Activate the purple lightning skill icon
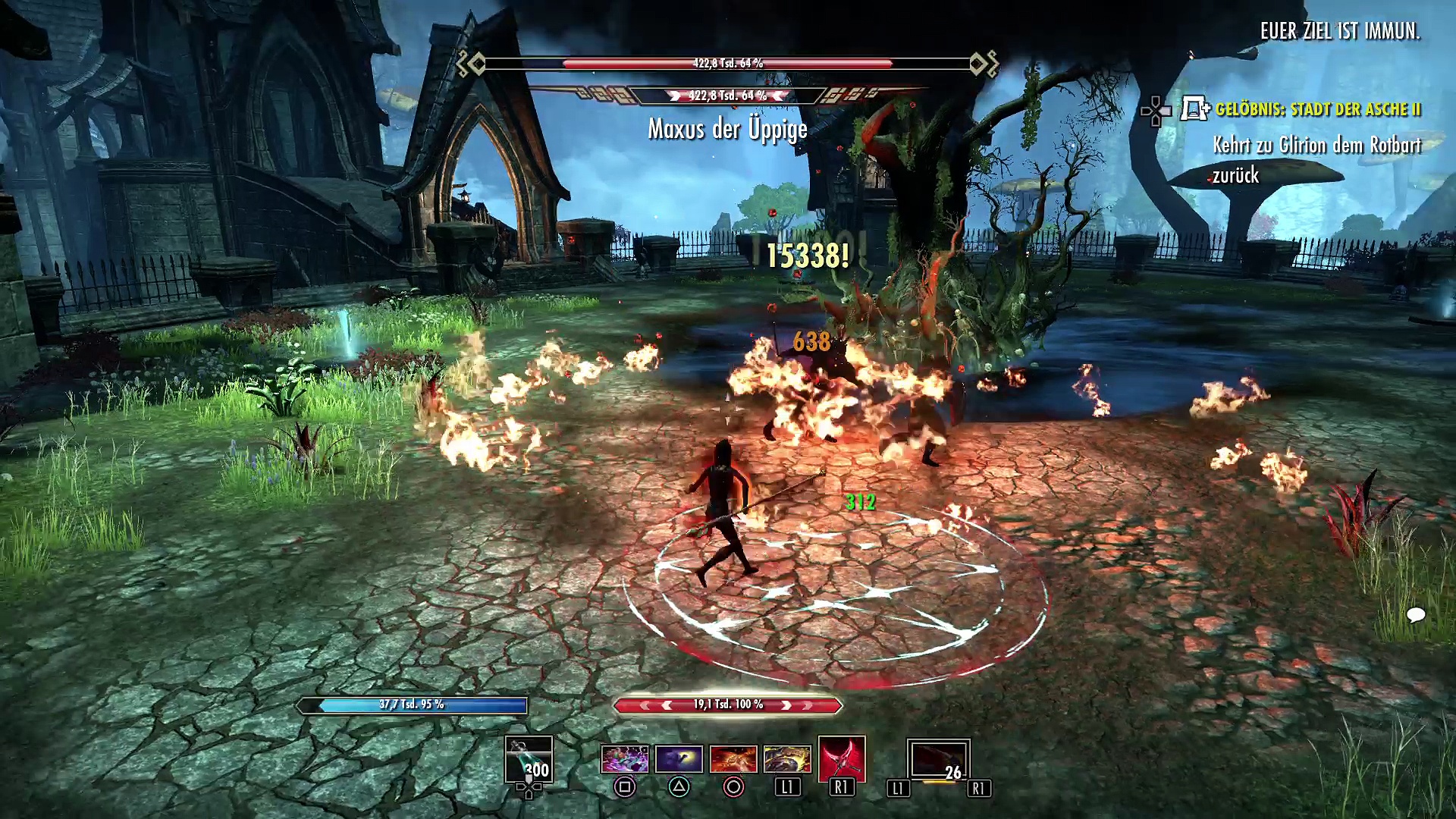This screenshot has height=819, width=1456. [625, 758]
